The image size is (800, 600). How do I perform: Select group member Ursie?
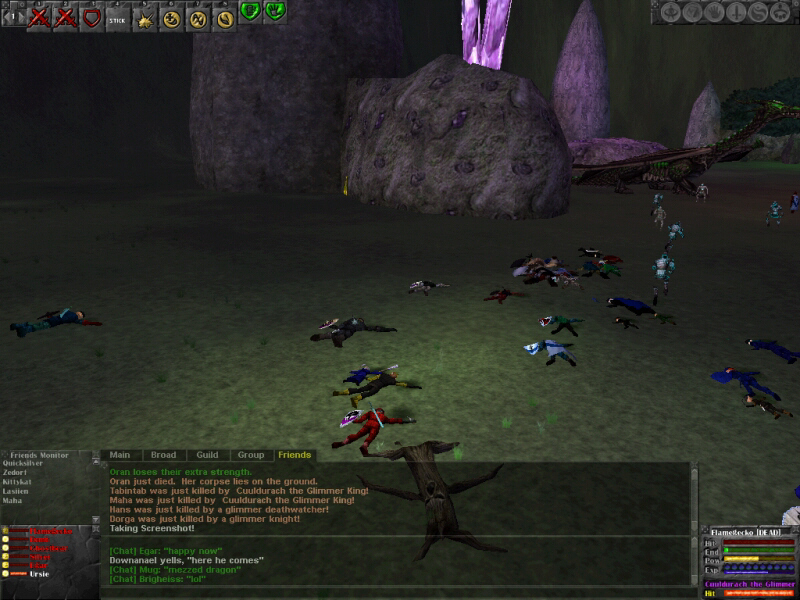[39, 573]
